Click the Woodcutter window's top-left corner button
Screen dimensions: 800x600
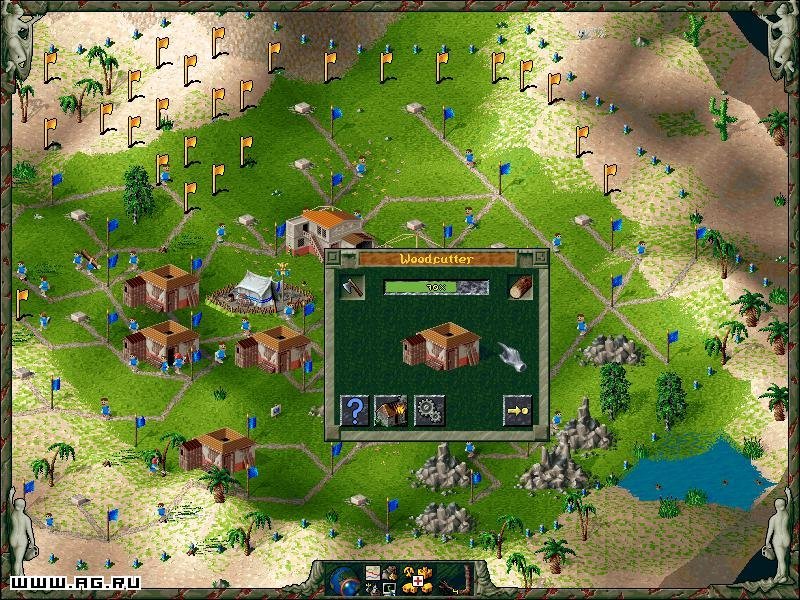click(332, 257)
